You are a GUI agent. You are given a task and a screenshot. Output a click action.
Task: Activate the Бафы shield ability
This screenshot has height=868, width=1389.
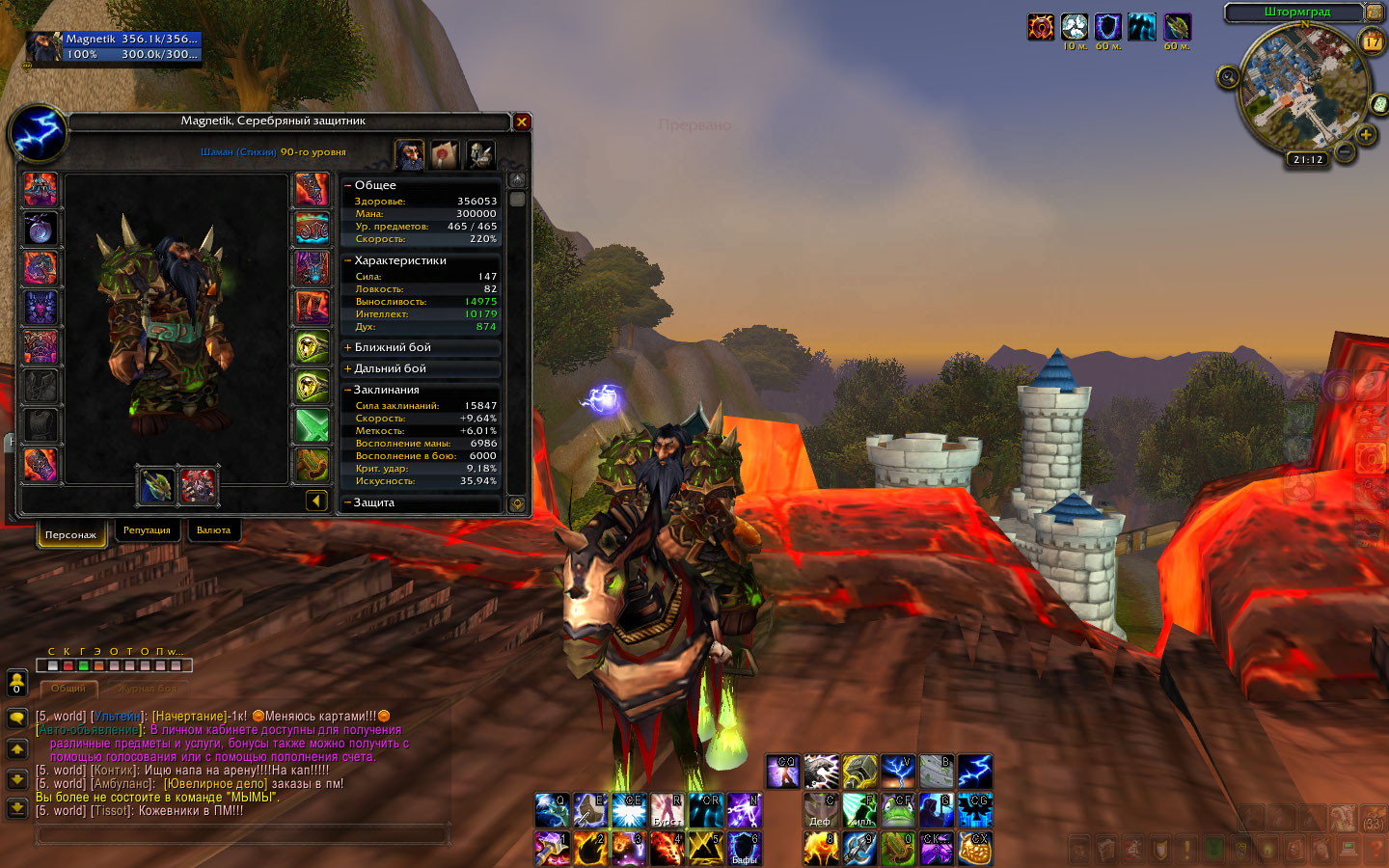(744, 849)
